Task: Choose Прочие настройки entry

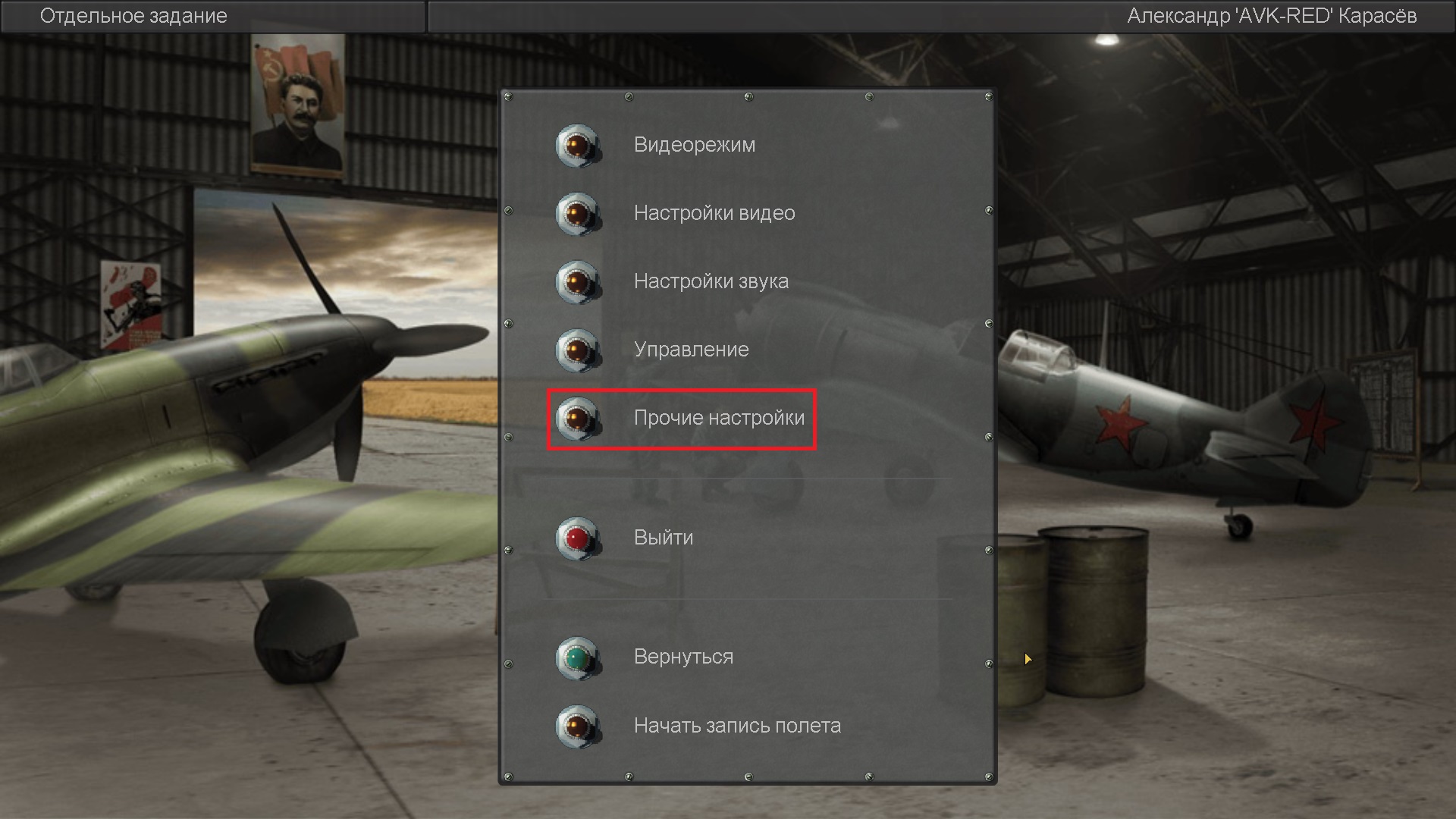Action: point(578,418)
